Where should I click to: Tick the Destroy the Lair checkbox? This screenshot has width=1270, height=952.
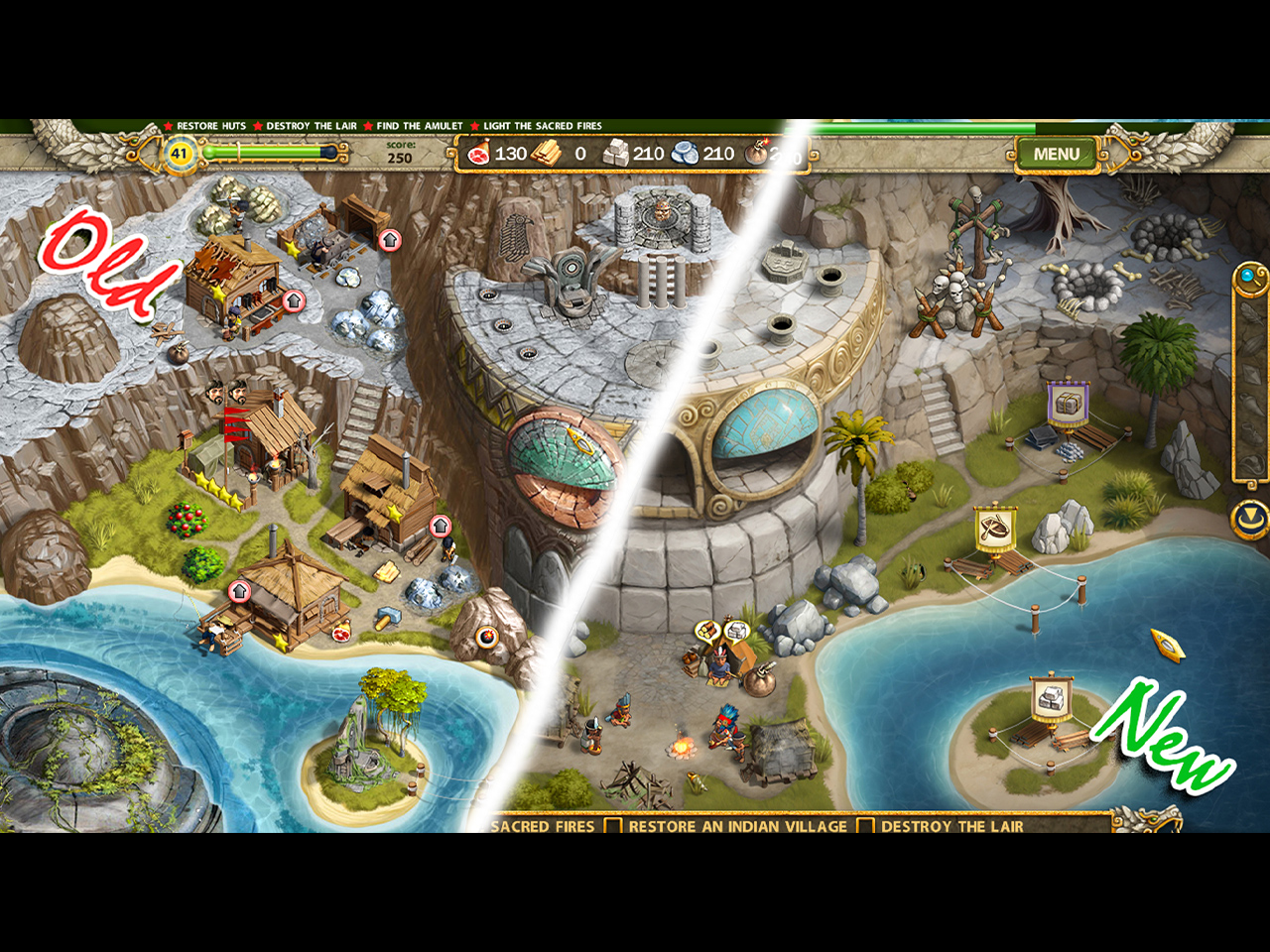865,825
